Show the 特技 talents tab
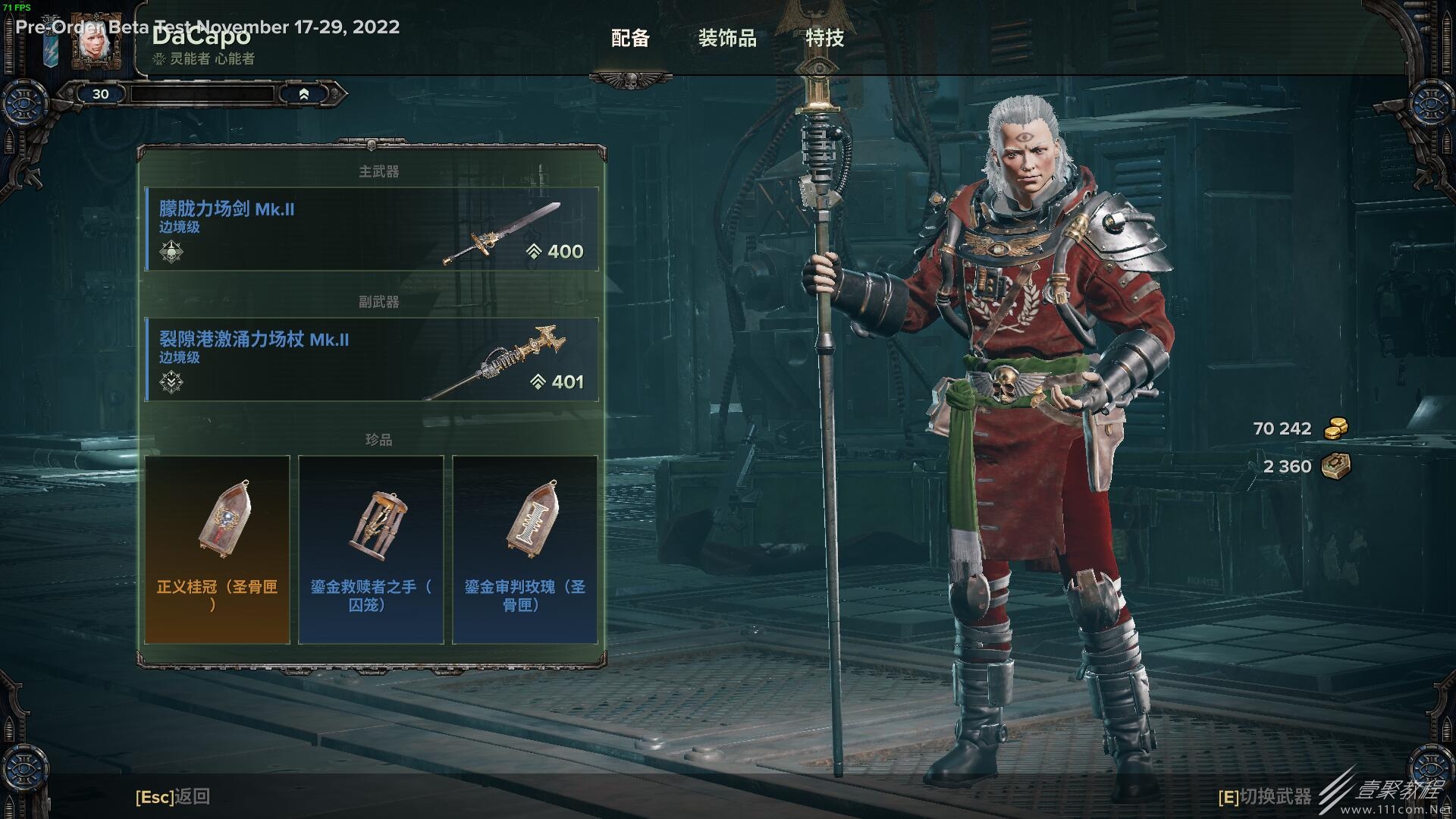The height and width of the screenshot is (819, 1456). pos(824,38)
